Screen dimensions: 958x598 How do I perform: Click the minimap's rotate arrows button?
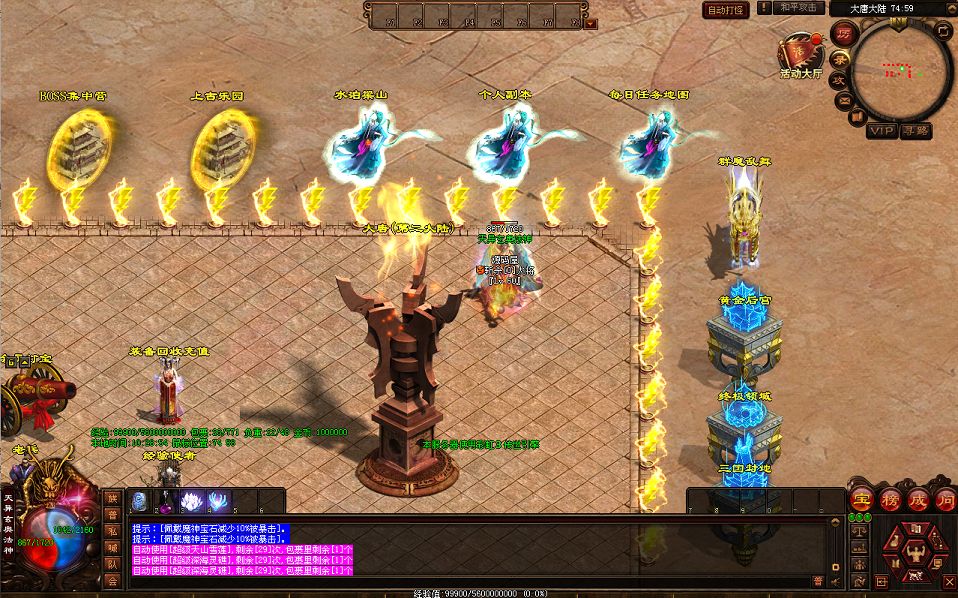(x=943, y=31)
